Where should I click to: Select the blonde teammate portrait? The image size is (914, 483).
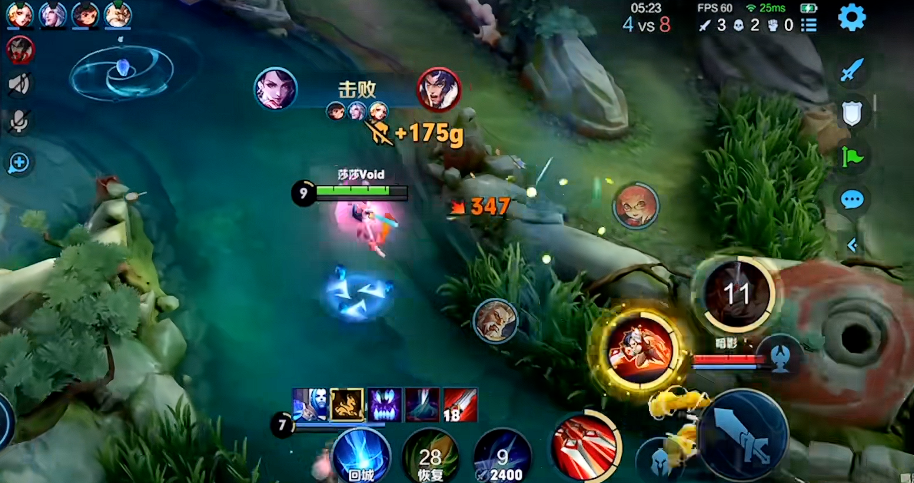[x=22, y=14]
